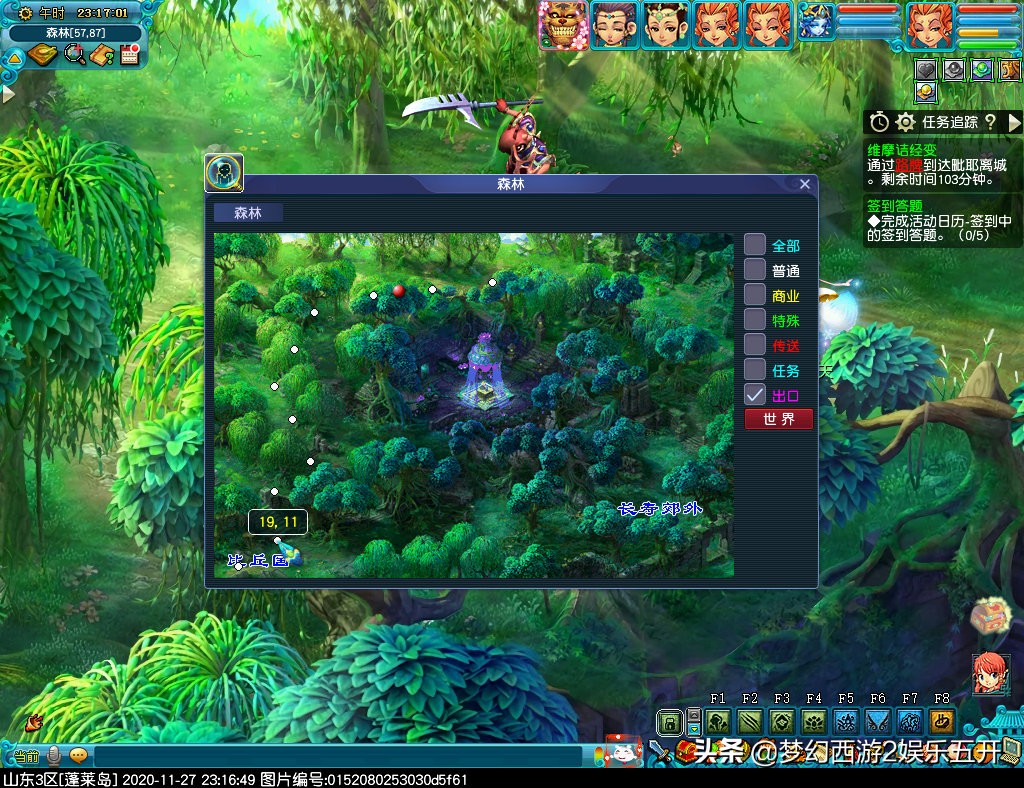The width and height of the screenshot is (1024, 788).
Task: Select the tiger-mask team member portrait
Action: [x=563, y=25]
